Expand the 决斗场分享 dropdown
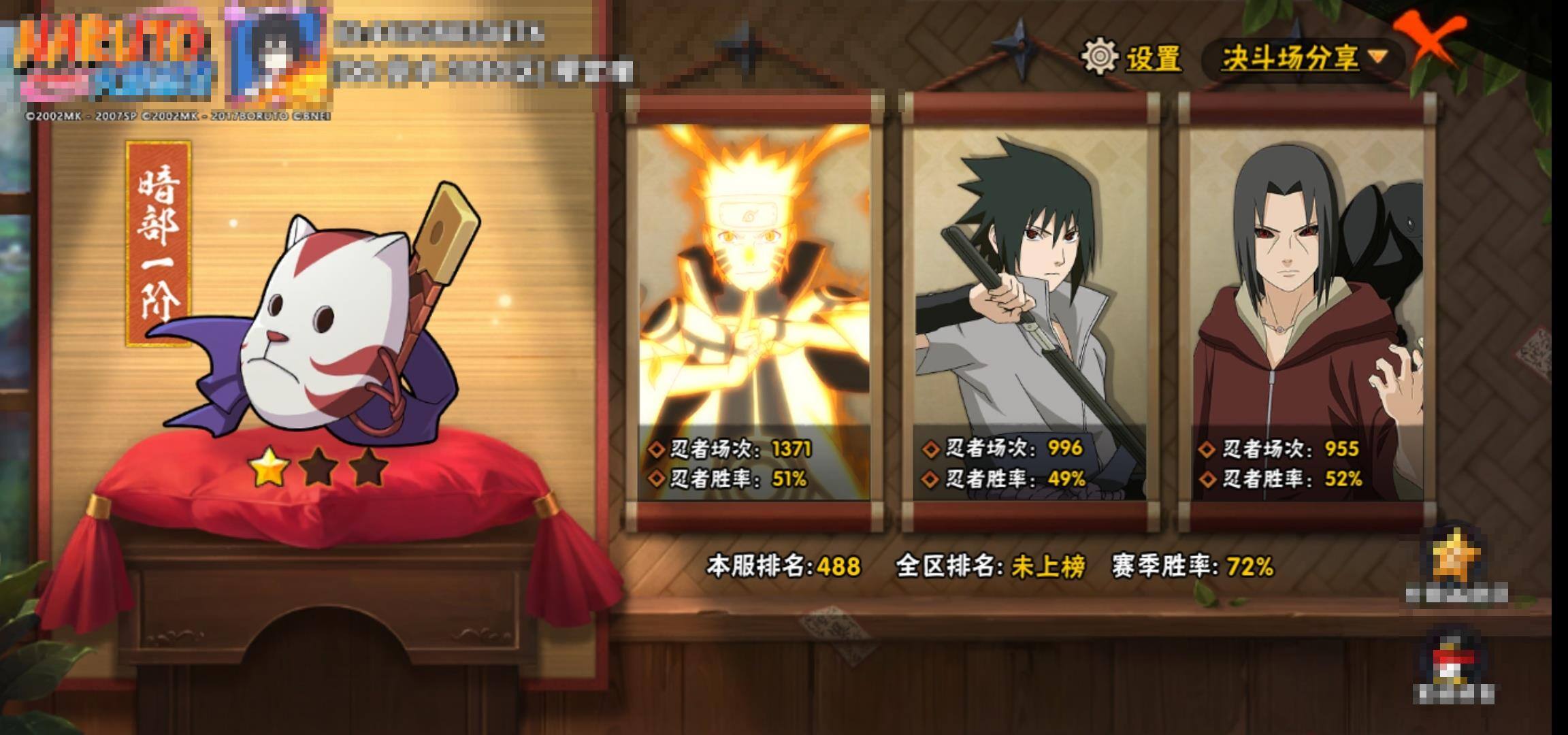This screenshot has width=1568, height=735. (x=1304, y=59)
